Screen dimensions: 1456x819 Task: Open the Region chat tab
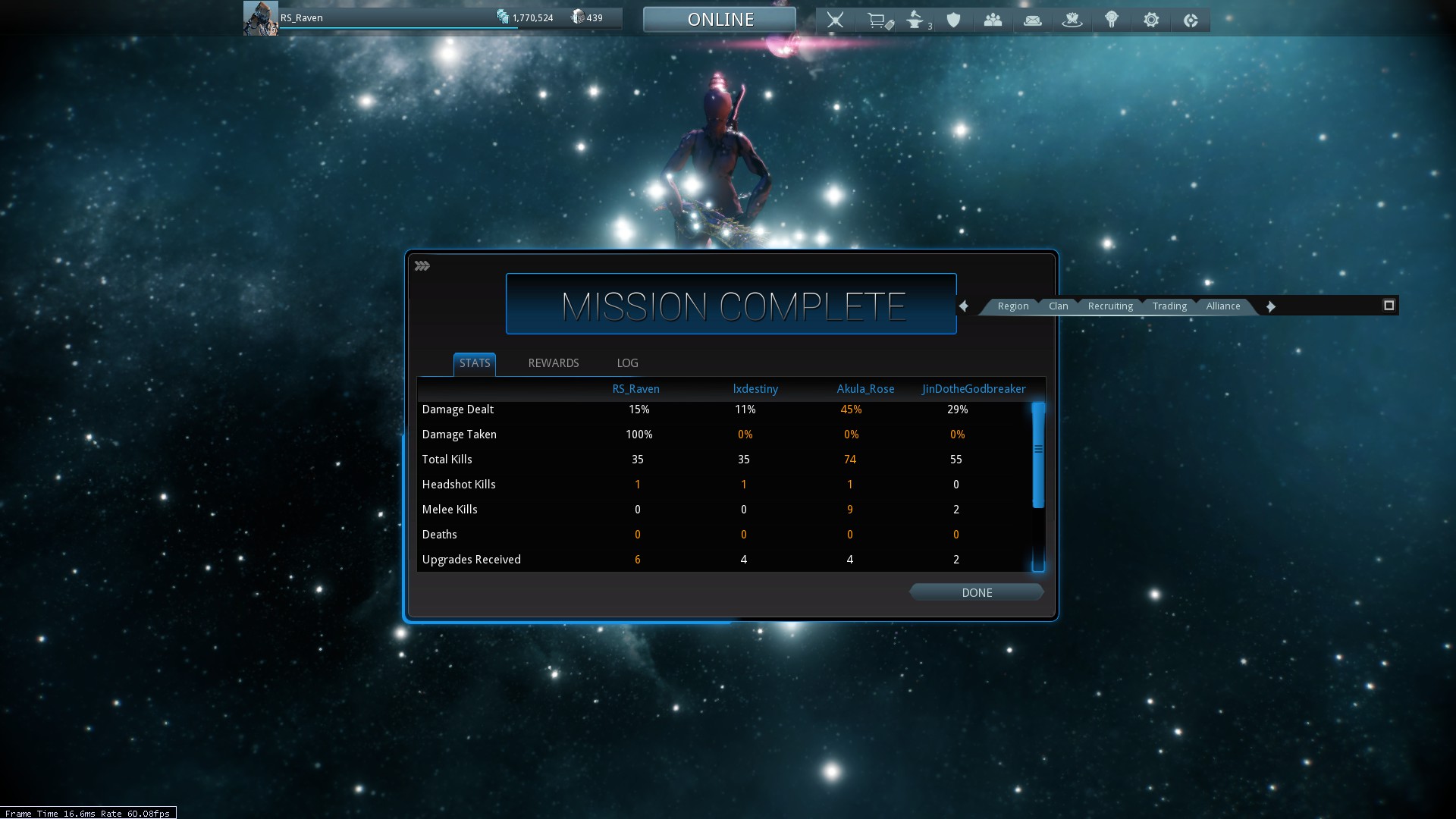[1012, 306]
